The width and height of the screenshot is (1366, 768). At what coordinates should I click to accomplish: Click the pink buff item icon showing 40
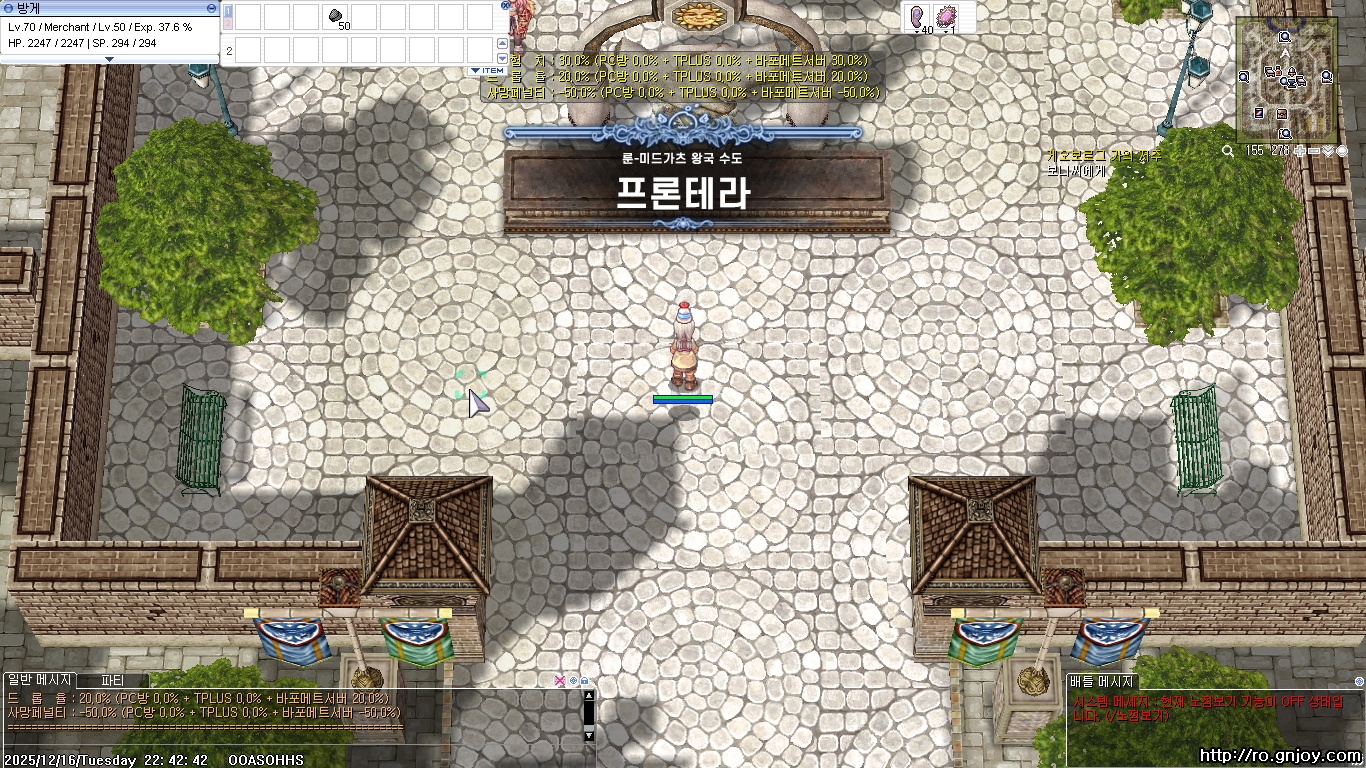(x=917, y=17)
